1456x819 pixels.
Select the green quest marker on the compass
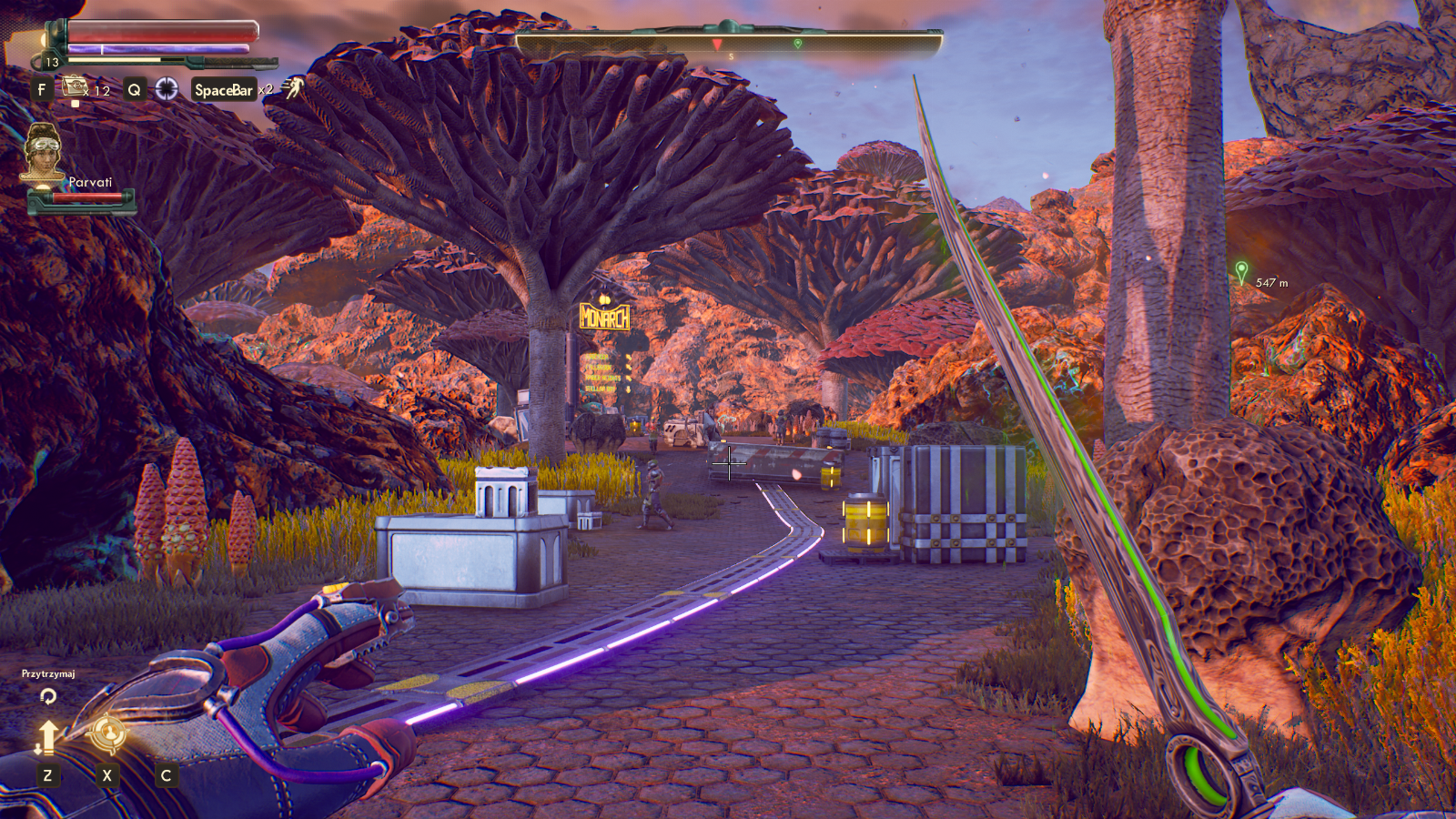[x=798, y=43]
